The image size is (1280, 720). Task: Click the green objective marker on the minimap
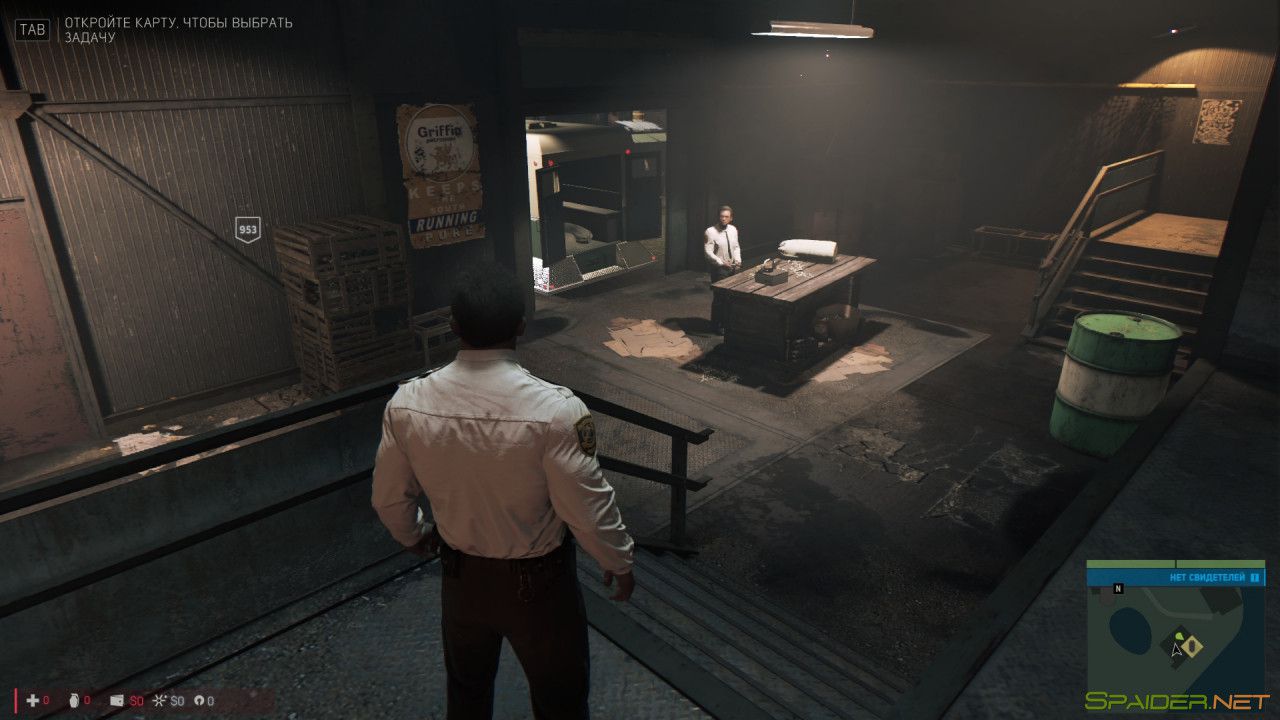1179,636
